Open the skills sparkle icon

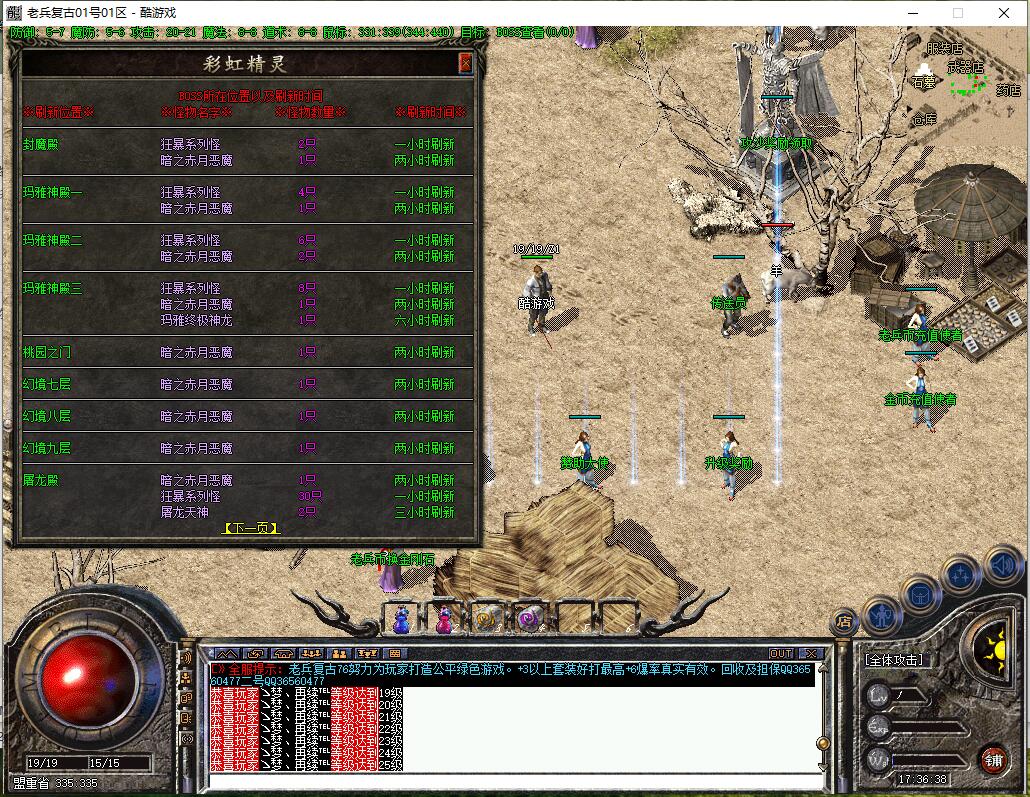960,575
